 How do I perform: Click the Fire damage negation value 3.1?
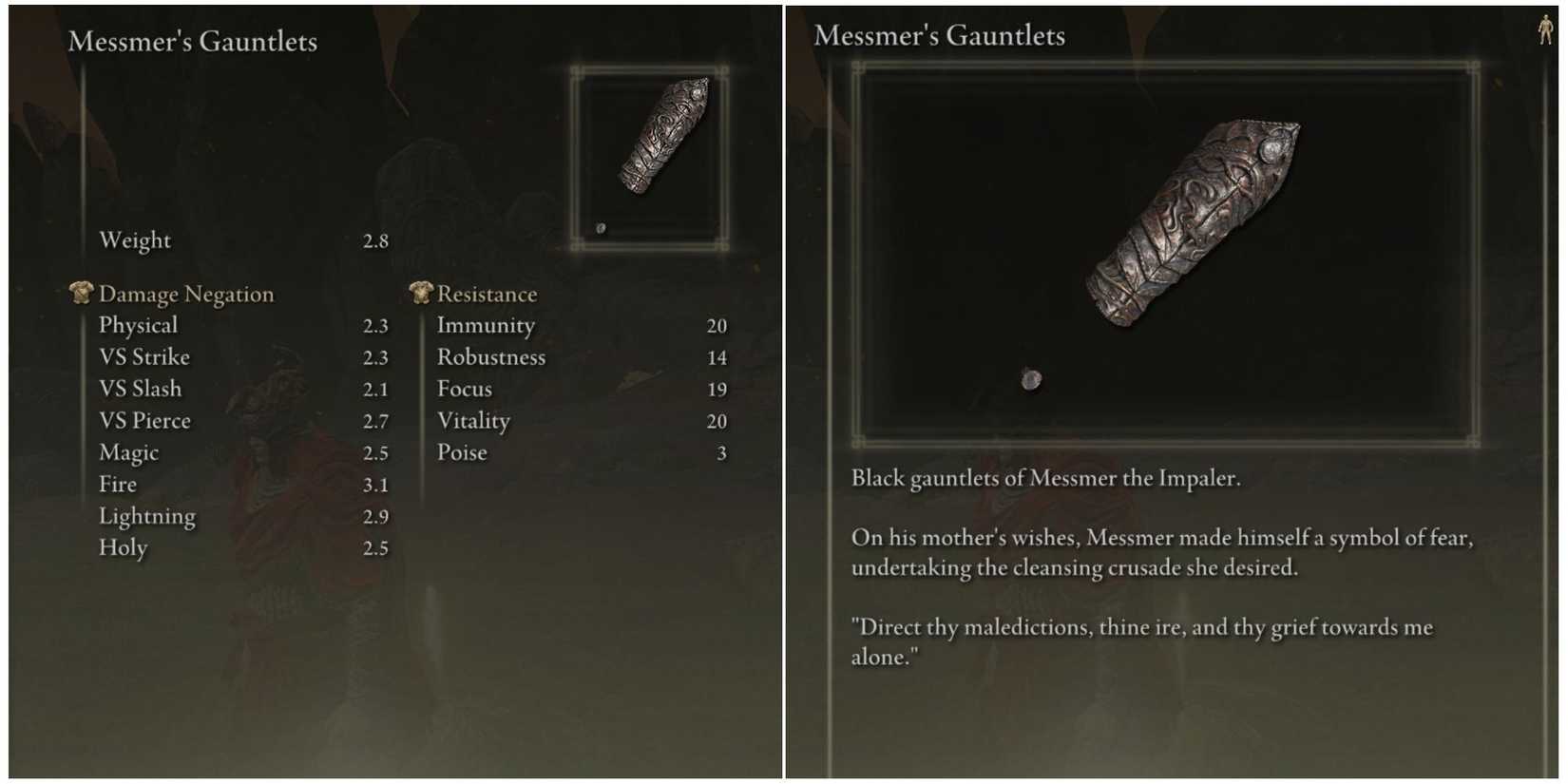tap(377, 484)
